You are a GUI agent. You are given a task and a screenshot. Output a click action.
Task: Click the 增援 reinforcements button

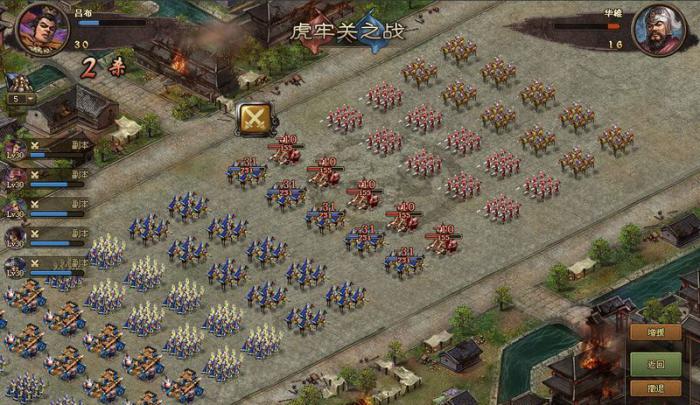coord(656,333)
